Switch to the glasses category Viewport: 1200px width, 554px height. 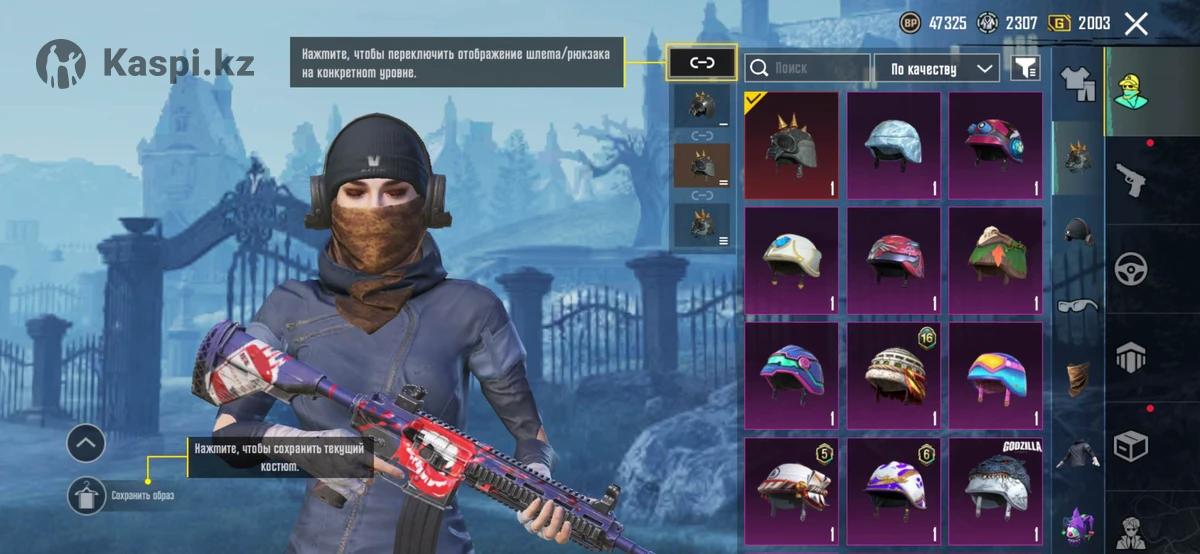[x=1078, y=304]
